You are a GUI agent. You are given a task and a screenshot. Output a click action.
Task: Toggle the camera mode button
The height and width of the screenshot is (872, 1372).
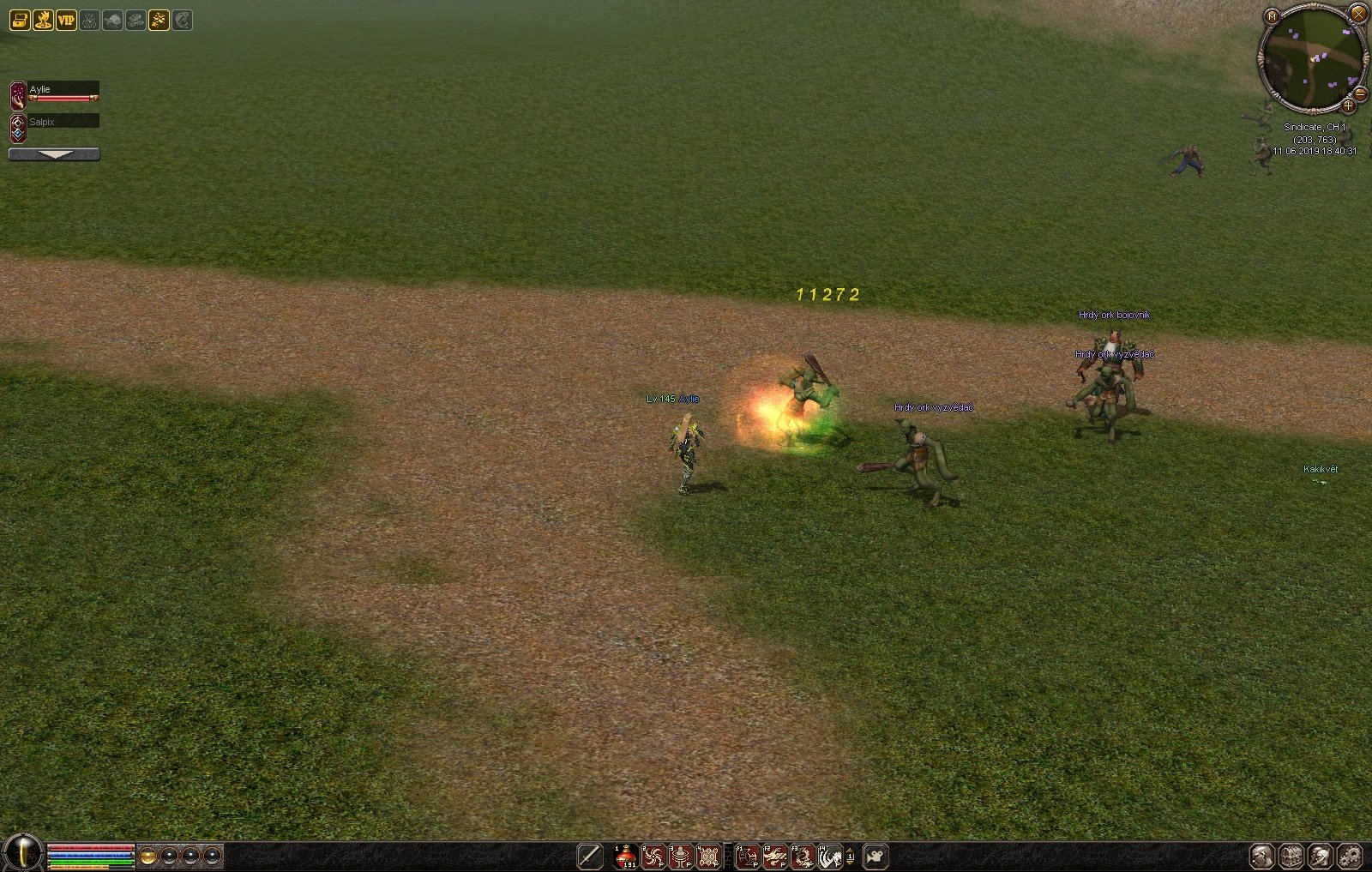pyautogui.click(x=876, y=856)
